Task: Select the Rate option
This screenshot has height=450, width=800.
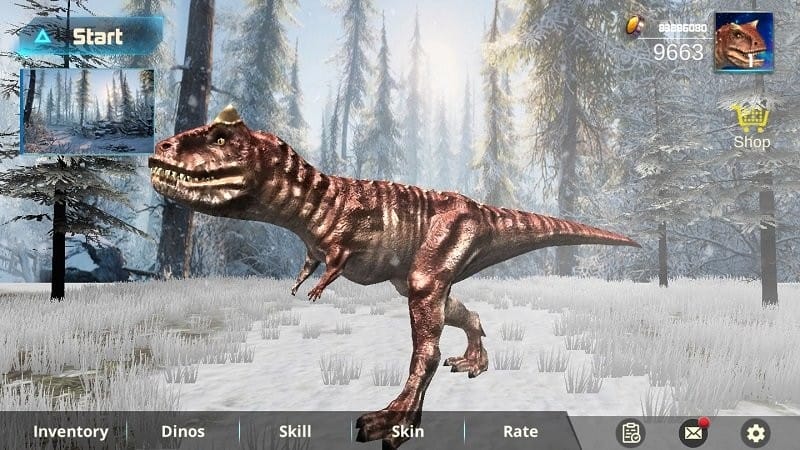Action: [520, 432]
